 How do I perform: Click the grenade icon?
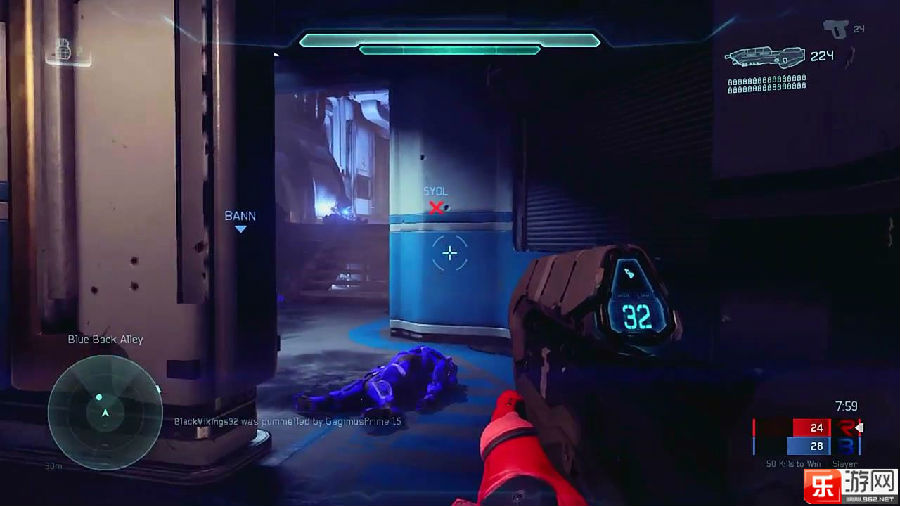pos(63,48)
